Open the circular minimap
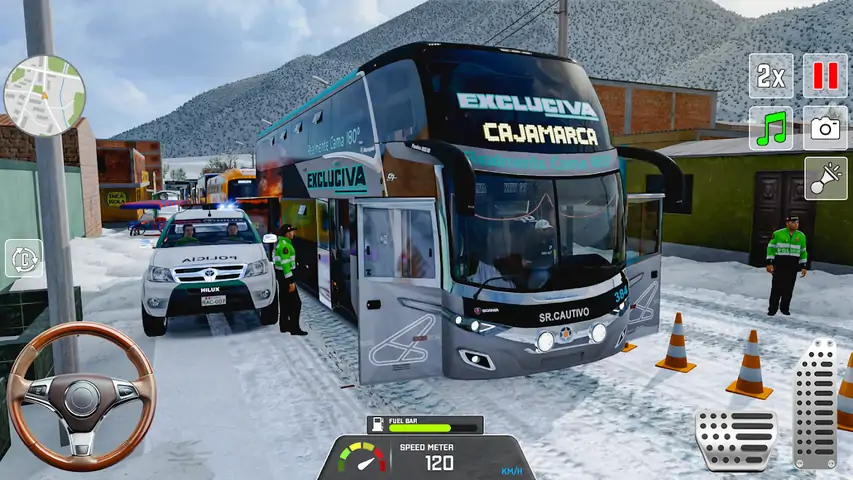 click(44, 95)
